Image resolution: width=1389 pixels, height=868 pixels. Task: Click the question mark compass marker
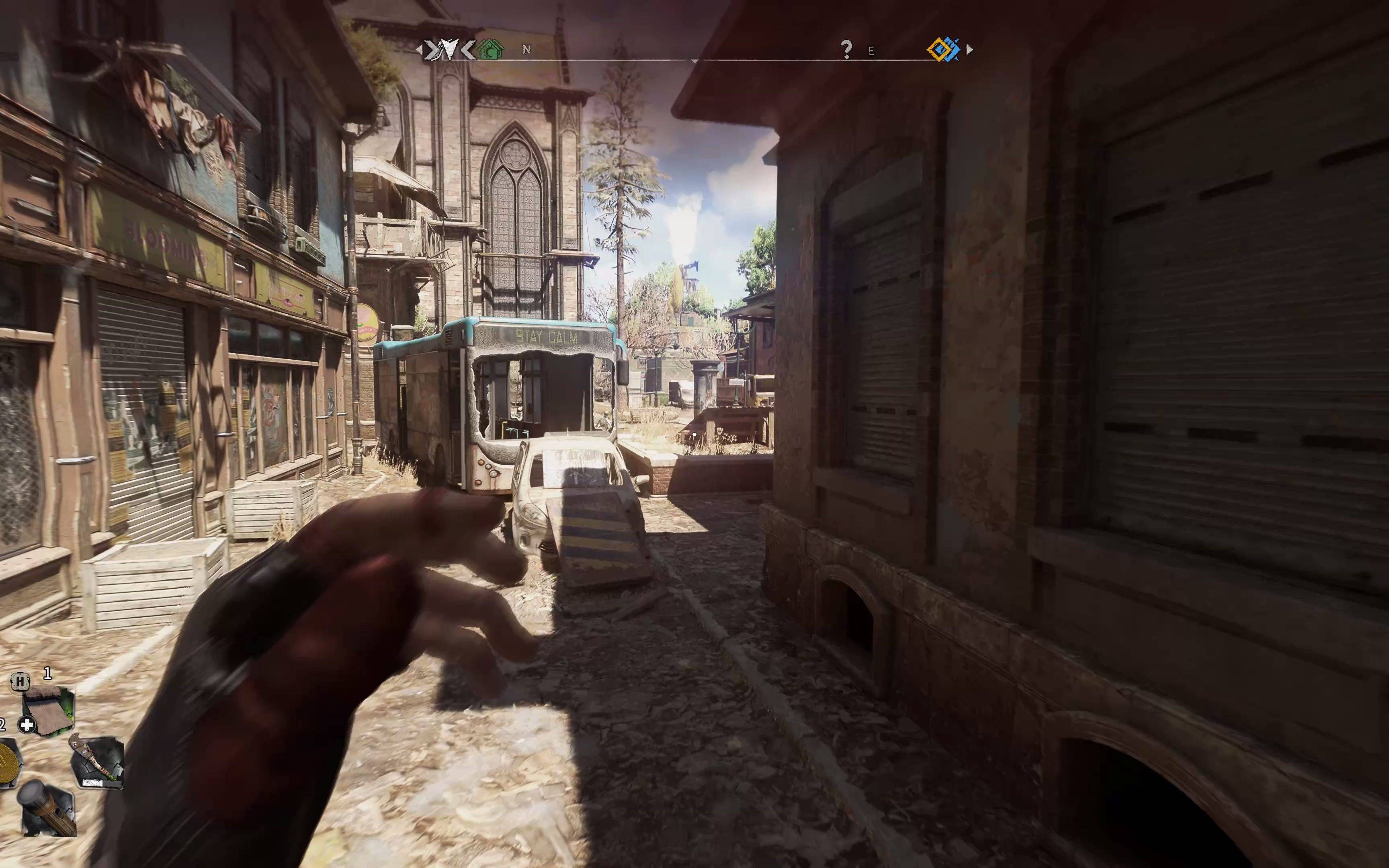pos(846,49)
